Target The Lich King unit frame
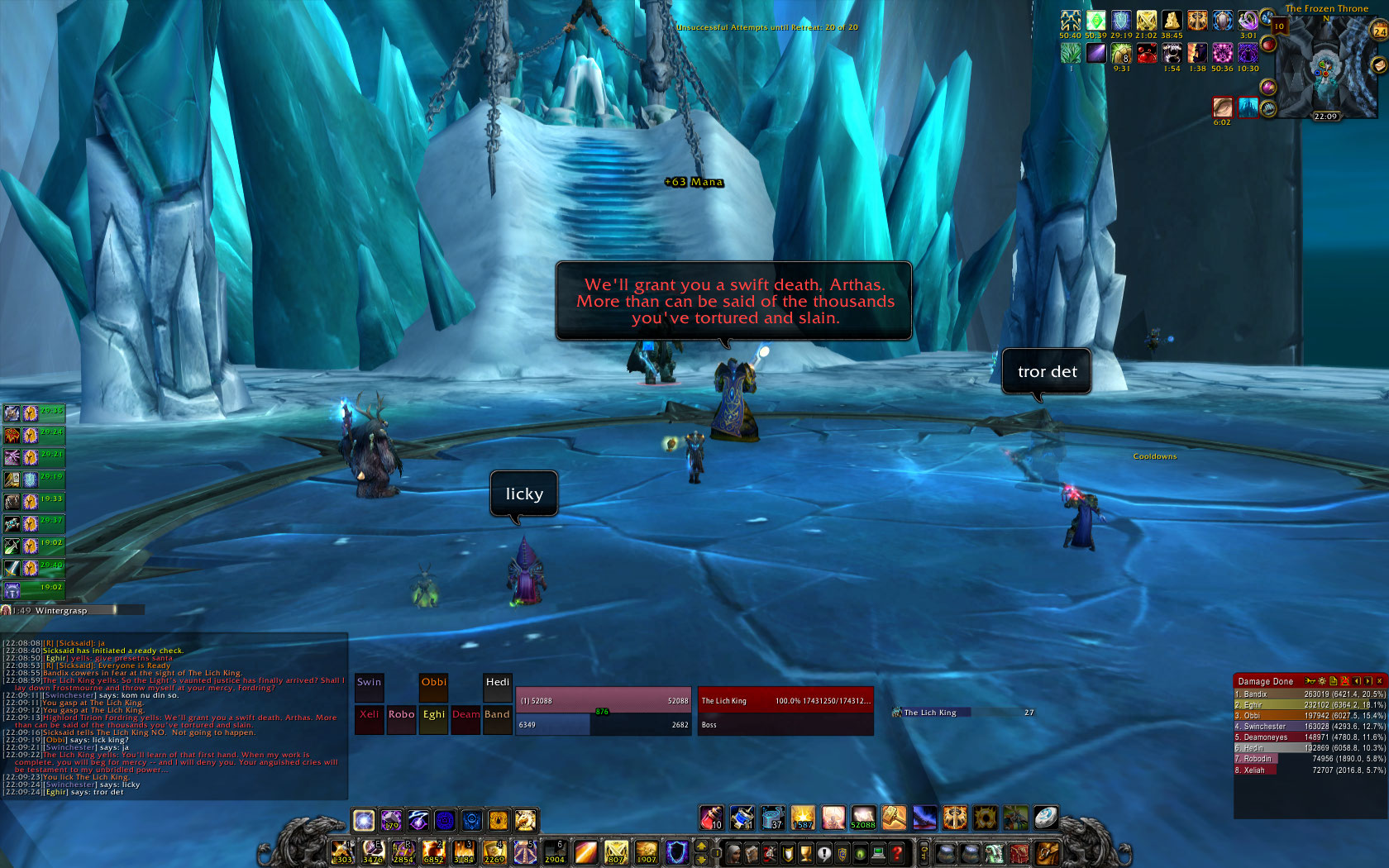1389x868 pixels. tap(785, 701)
